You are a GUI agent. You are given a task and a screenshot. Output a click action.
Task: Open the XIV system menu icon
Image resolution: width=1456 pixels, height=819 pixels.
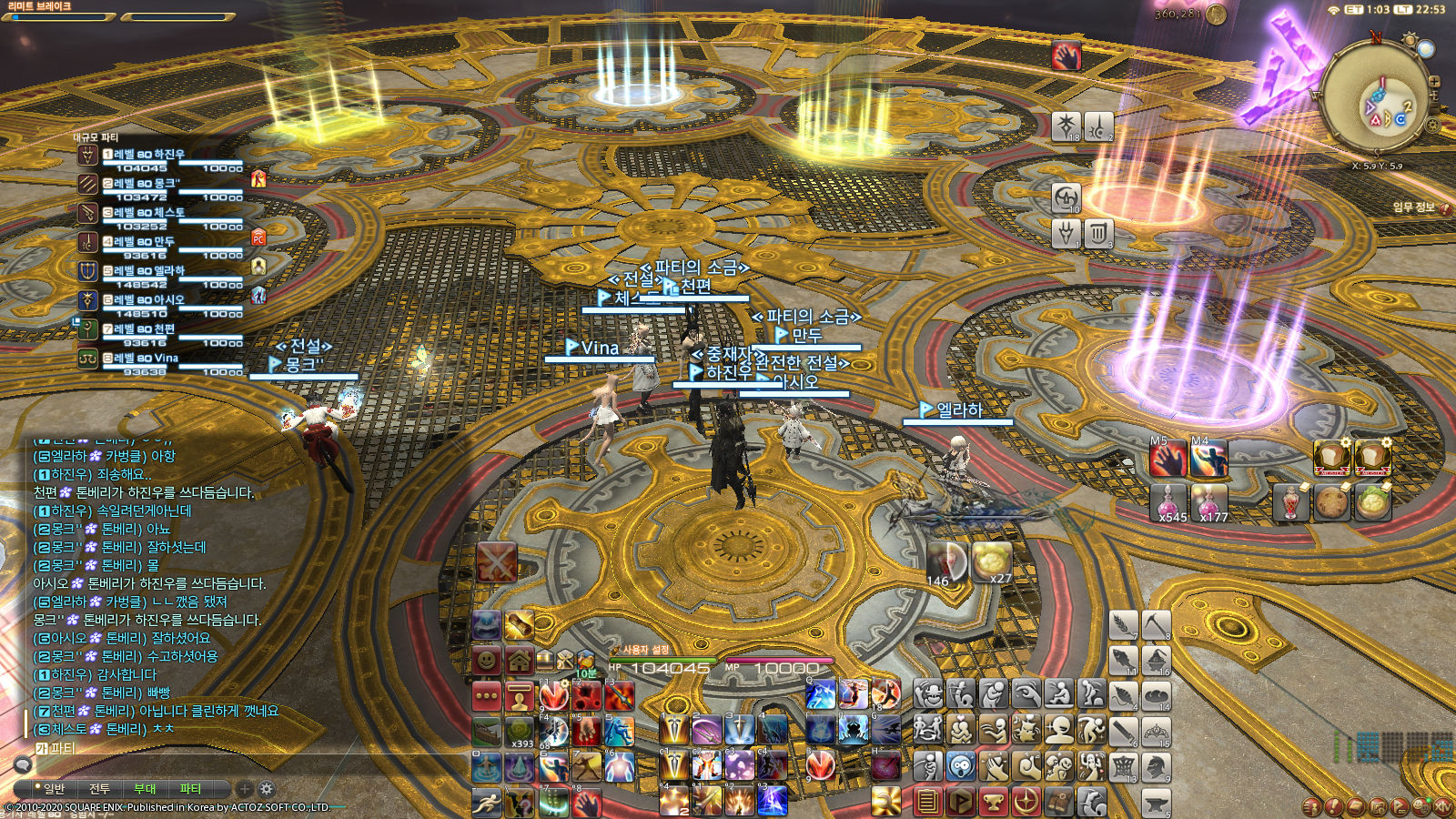pos(1444,806)
